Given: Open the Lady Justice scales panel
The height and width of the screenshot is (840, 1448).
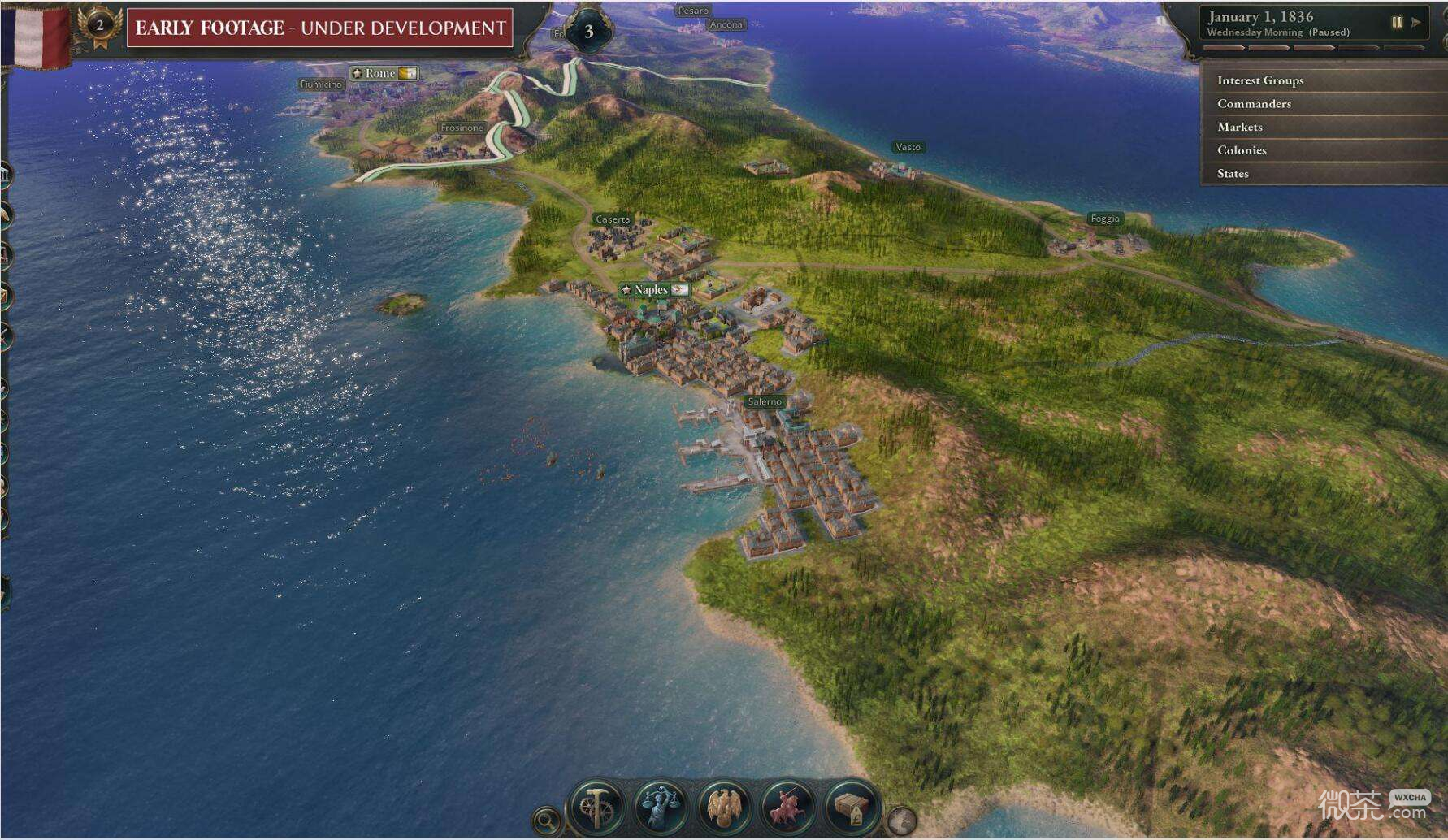Looking at the screenshot, I should [660, 806].
